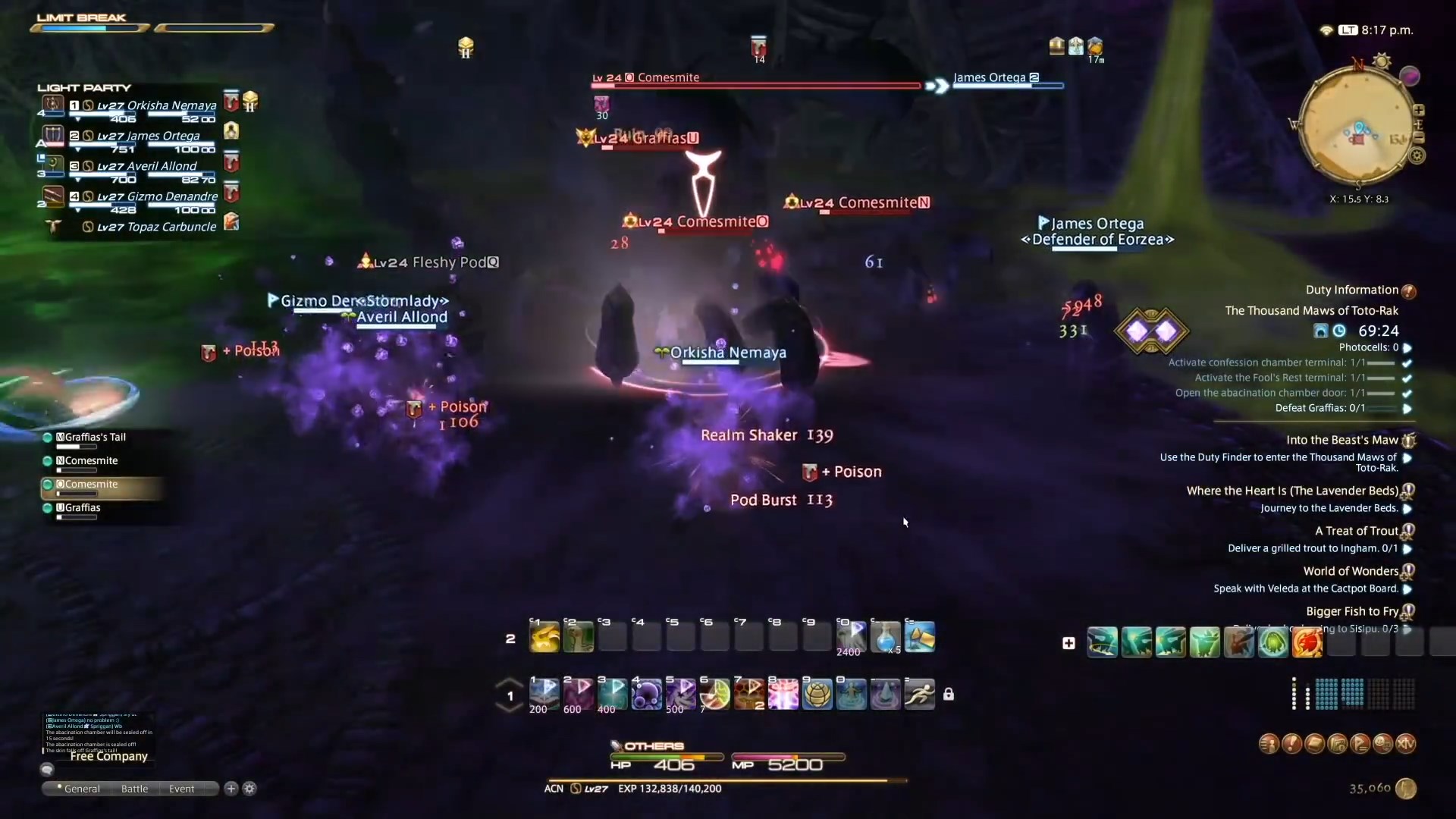Switch to the Battle chat tab
The width and height of the screenshot is (1456, 819).
[x=133, y=789]
